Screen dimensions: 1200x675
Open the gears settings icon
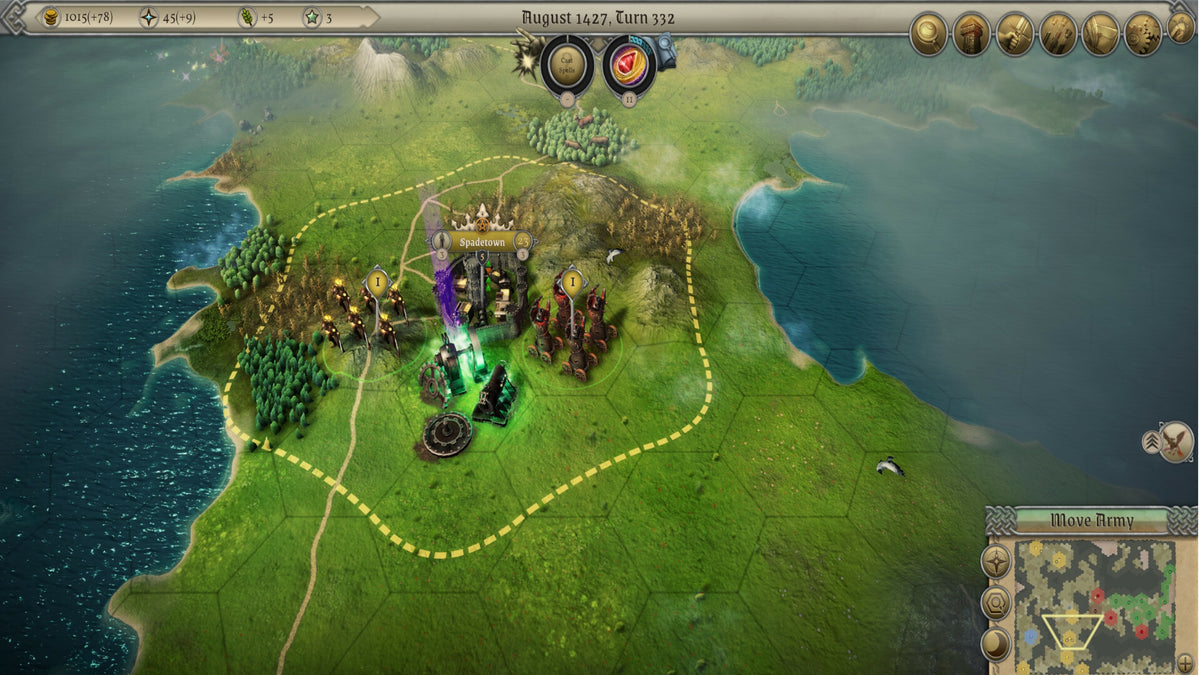1143,34
